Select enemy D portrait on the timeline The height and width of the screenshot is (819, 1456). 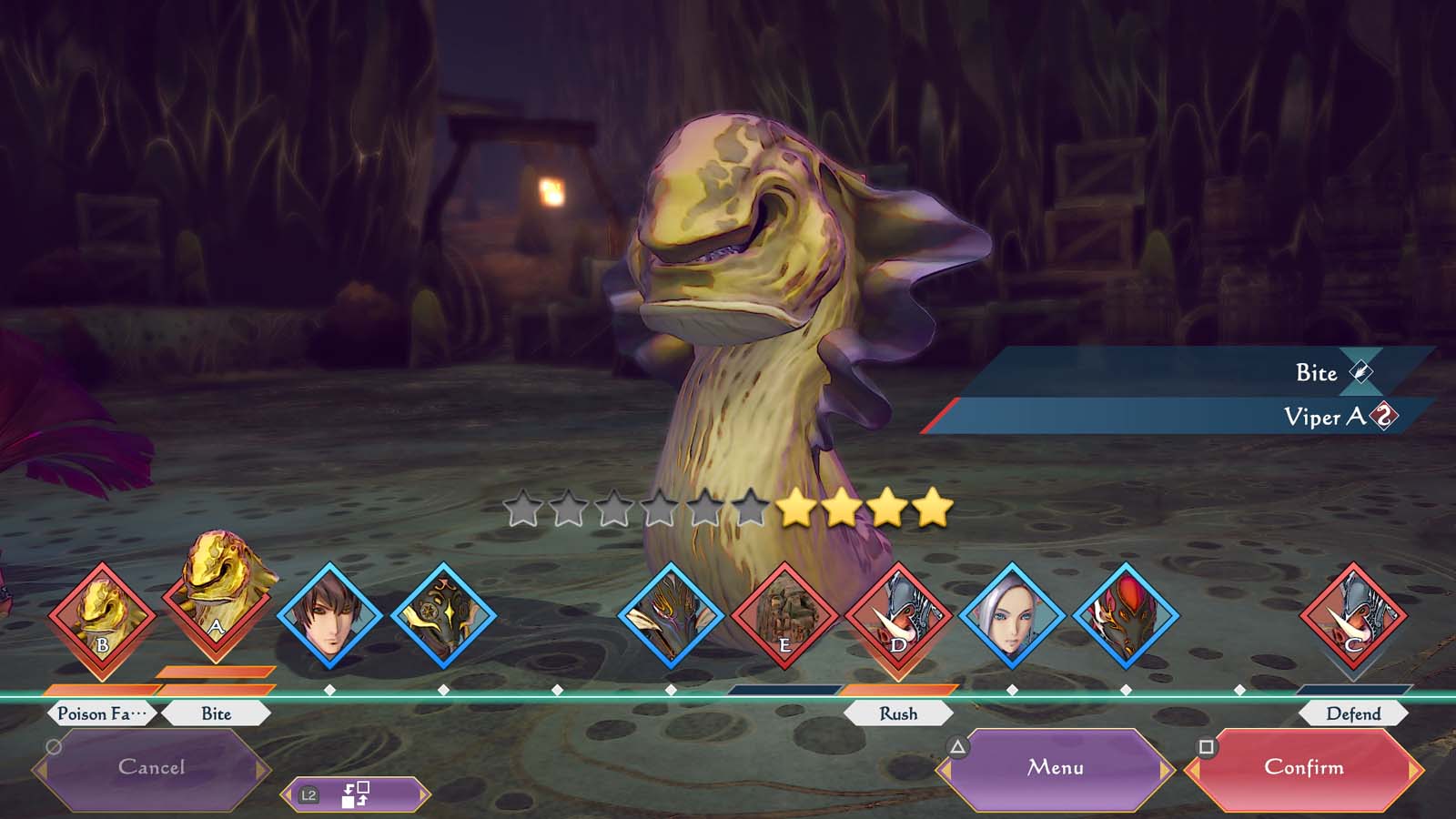pos(898,616)
